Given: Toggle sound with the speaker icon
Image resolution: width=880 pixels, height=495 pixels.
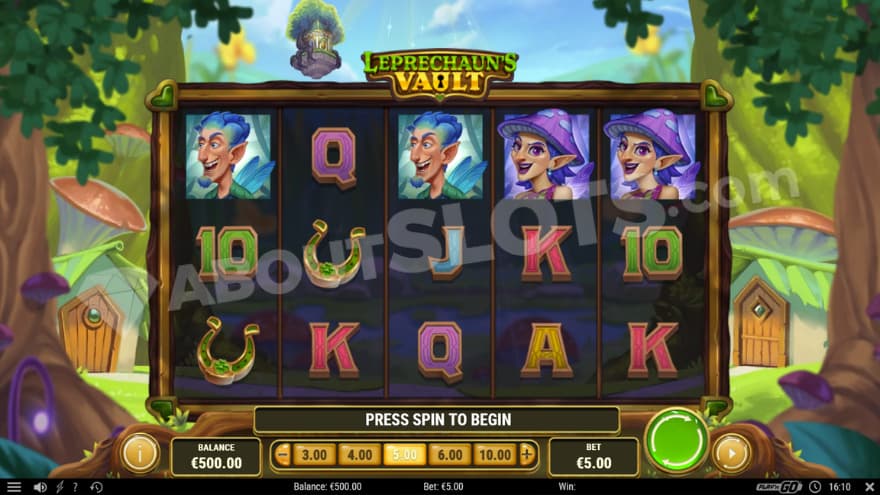Looking at the screenshot, I should 40,487.
